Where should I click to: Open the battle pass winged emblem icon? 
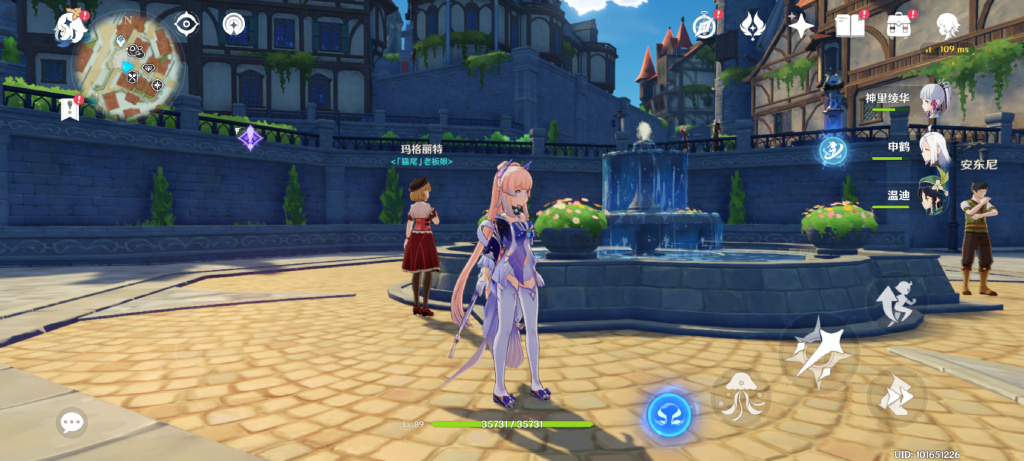coord(753,25)
